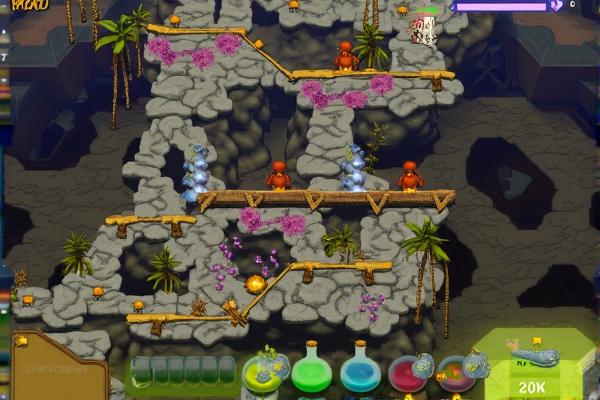The image size is (600, 400).
Task: Open the brown folder panel
Action: 60,368
